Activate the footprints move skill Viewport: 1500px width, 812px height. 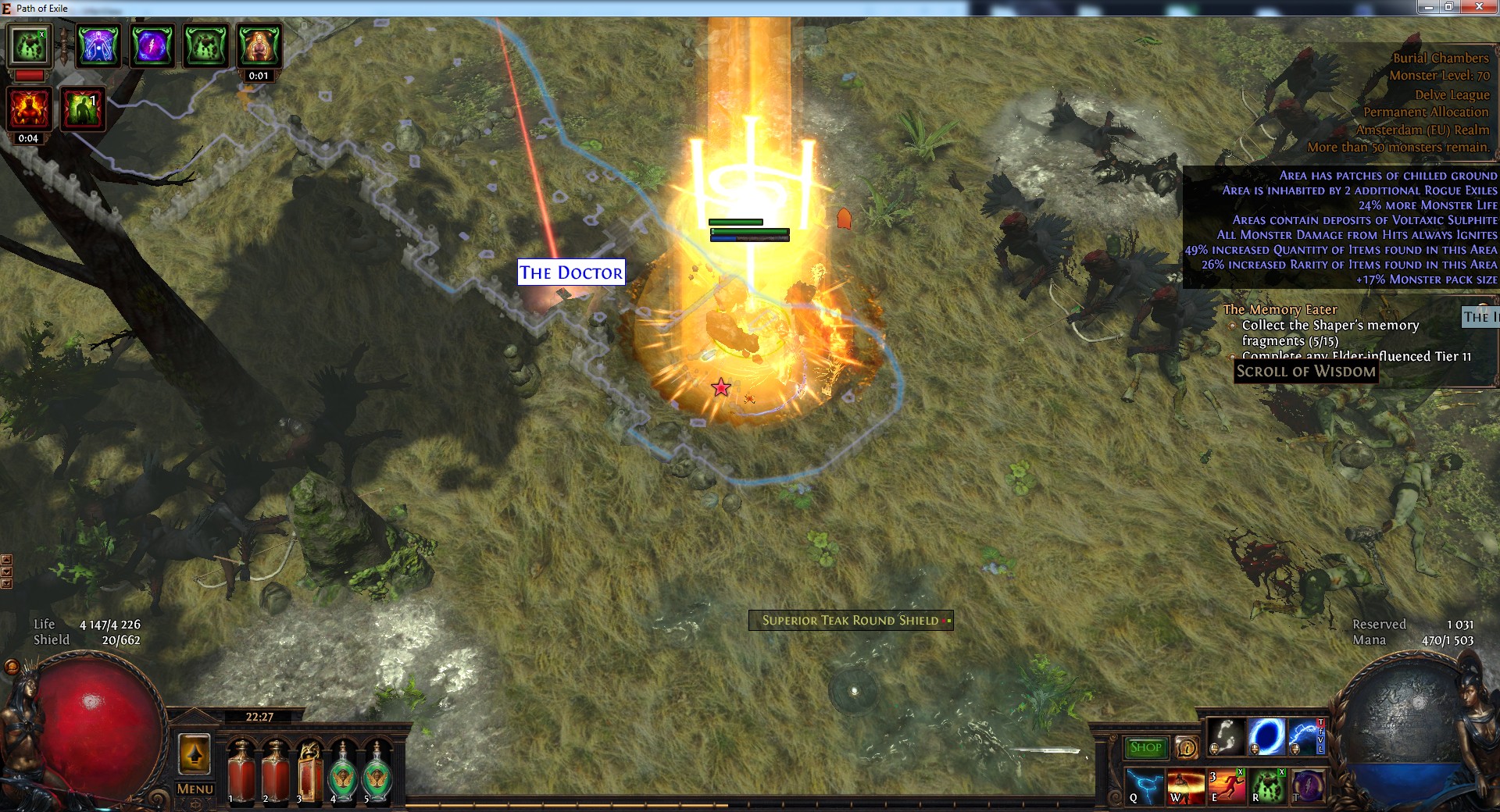click(1226, 737)
